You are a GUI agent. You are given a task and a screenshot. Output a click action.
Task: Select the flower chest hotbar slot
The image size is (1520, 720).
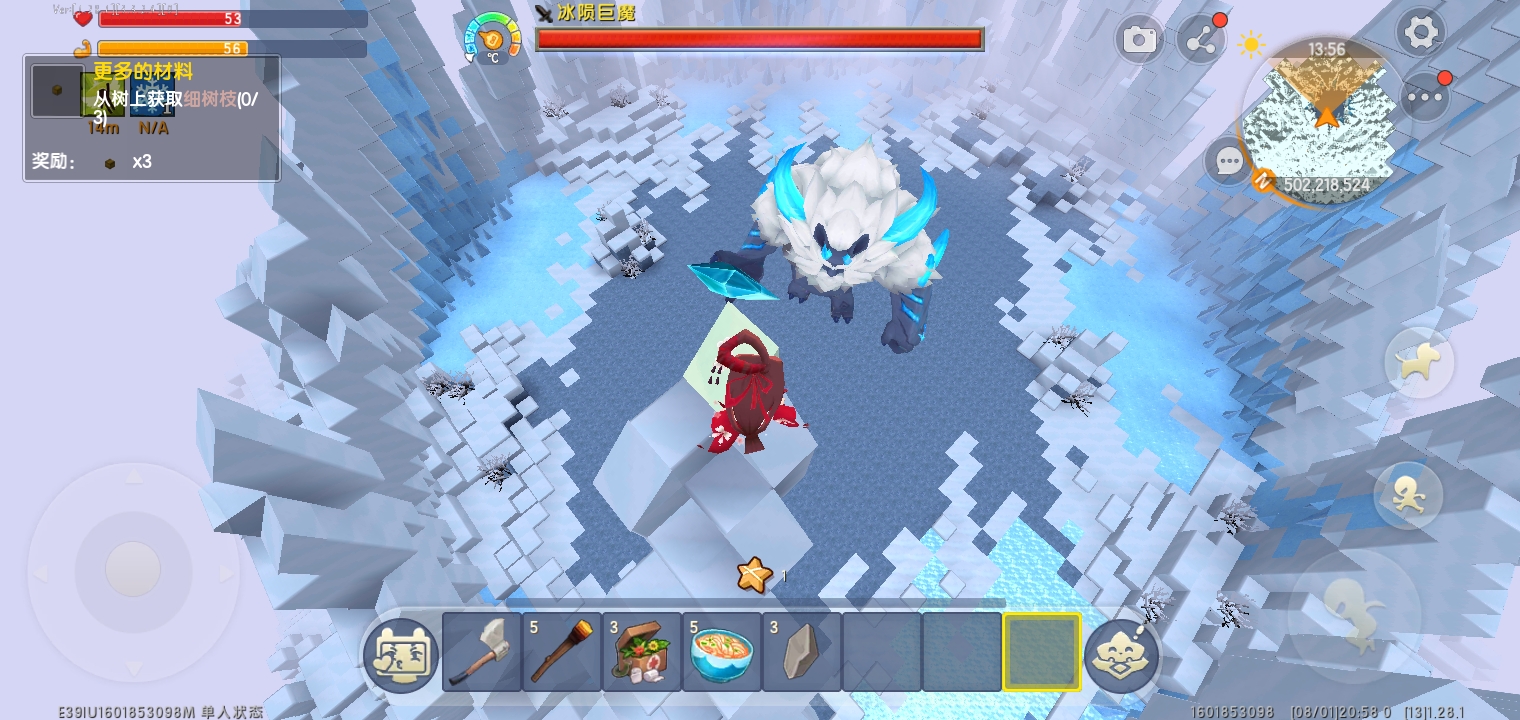(x=642, y=652)
